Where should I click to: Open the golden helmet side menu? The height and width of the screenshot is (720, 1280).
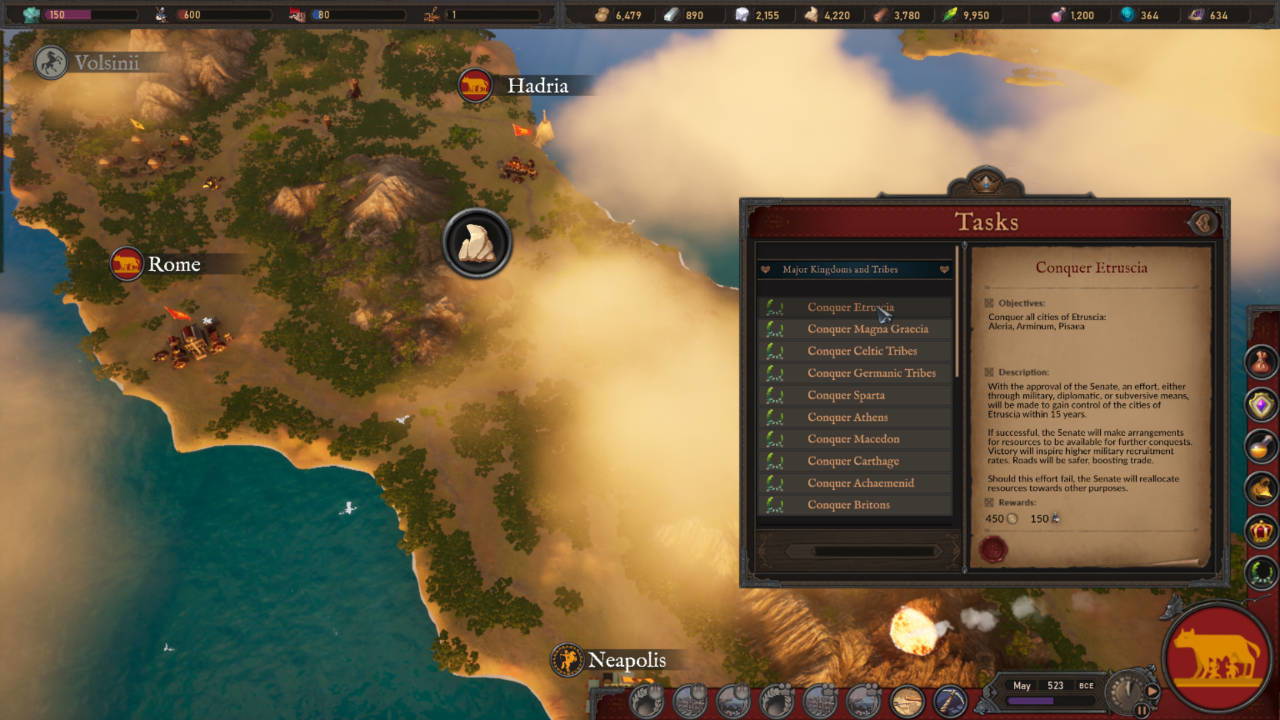click(1262, 488)
